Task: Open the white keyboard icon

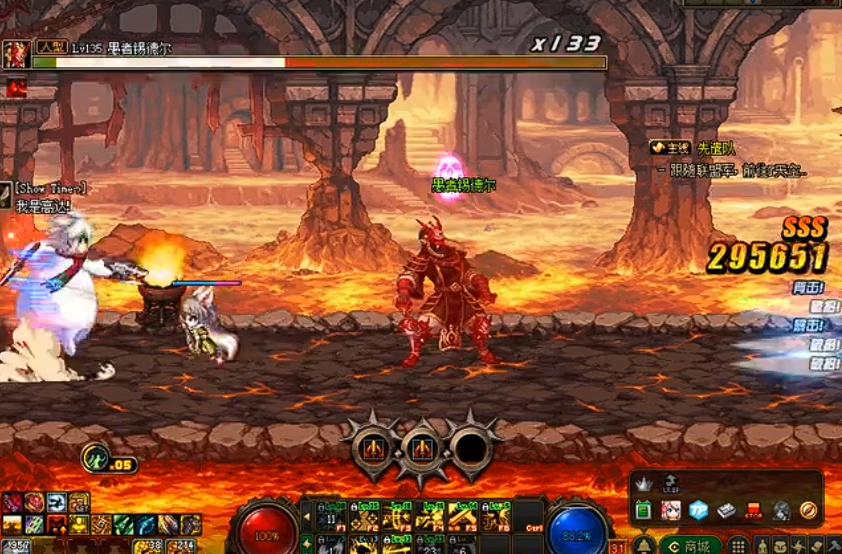Action: click(x=725, y=510)
